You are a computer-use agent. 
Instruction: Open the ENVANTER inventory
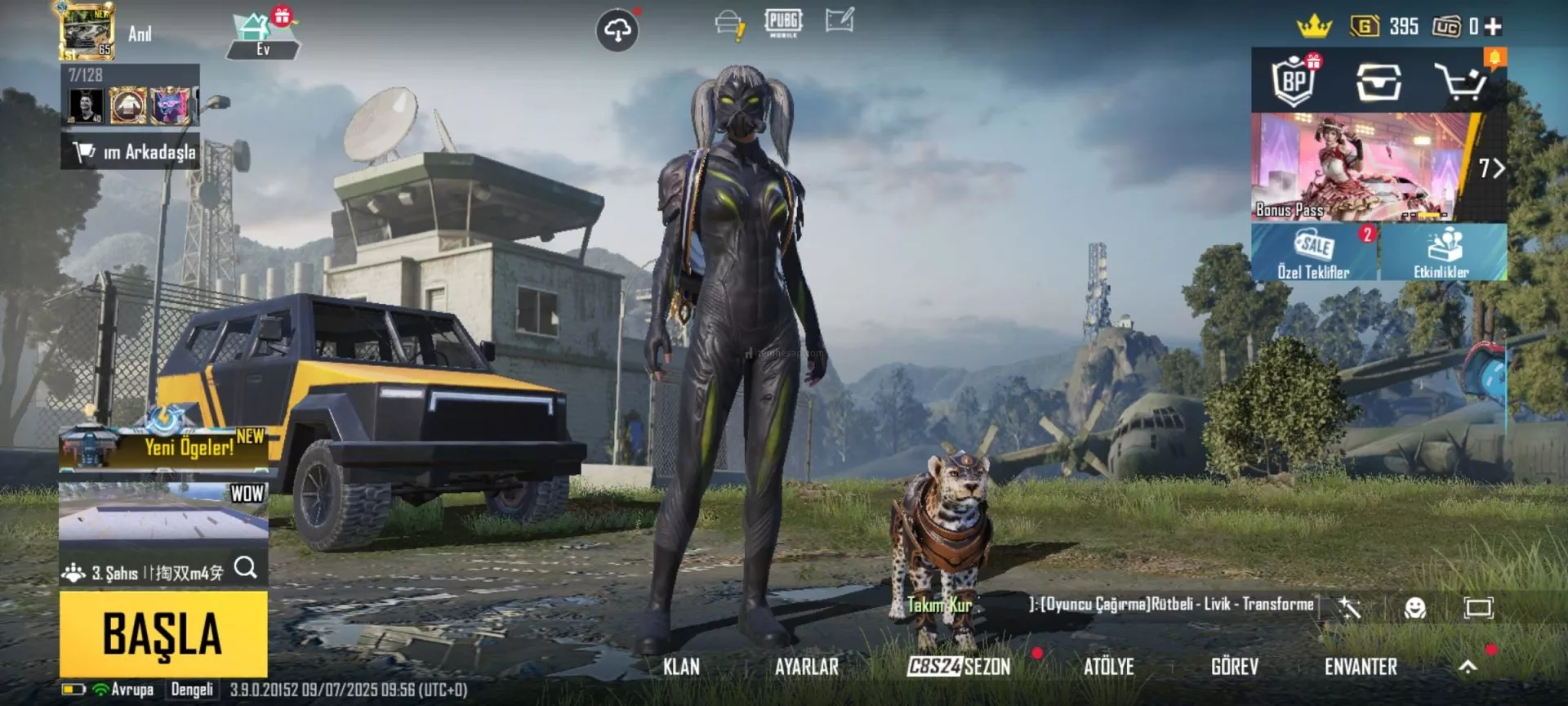click(1361, 667)
